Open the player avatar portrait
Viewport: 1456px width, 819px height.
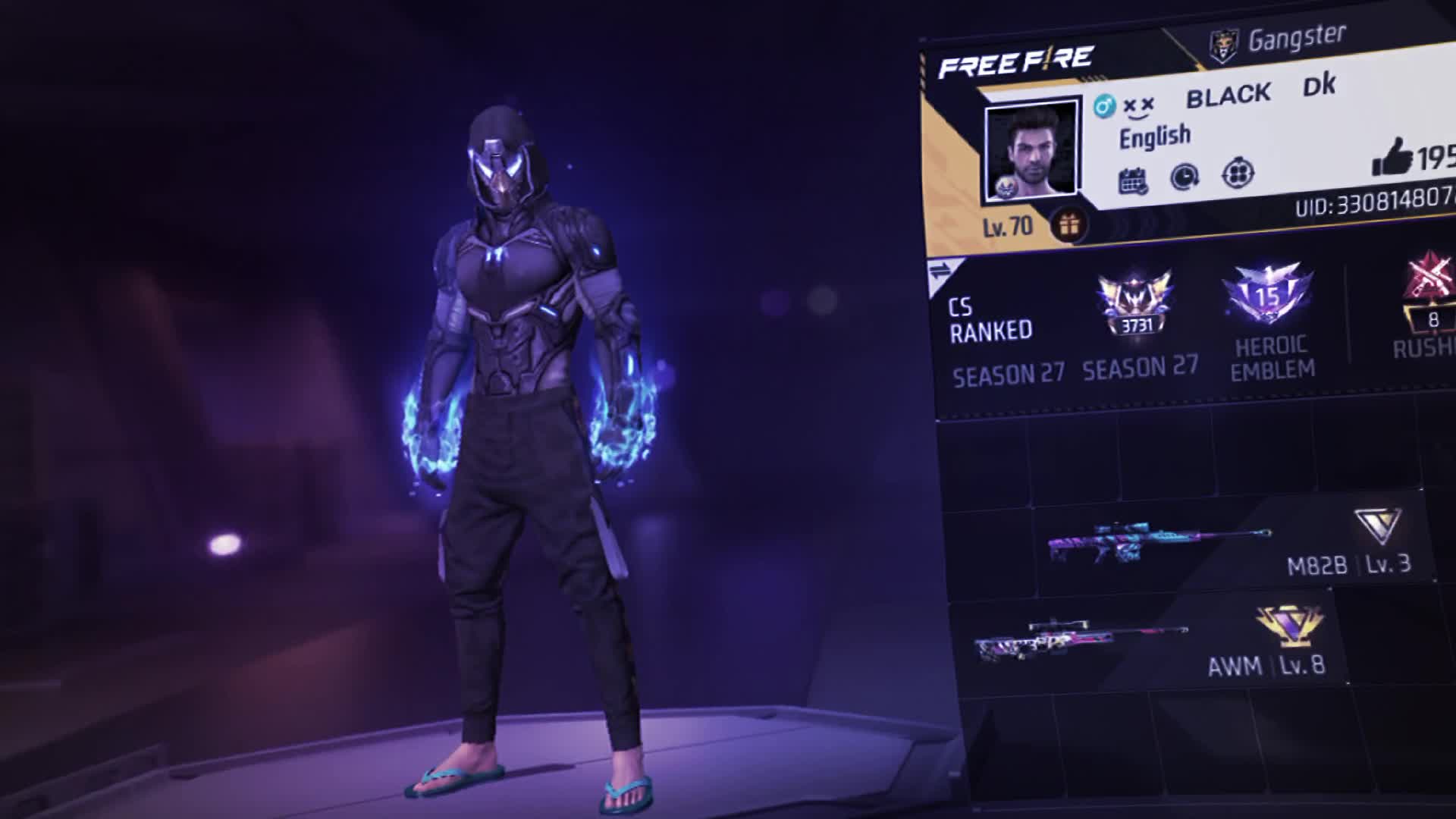[x=1031, y=151]
